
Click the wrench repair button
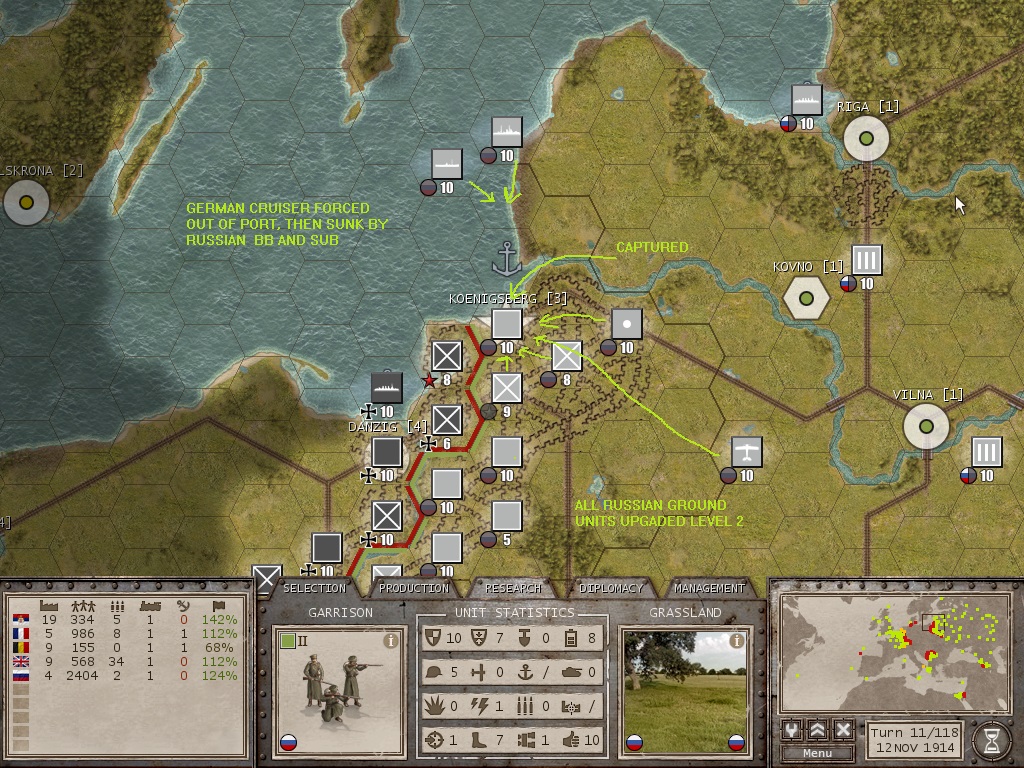click(792, 729)
